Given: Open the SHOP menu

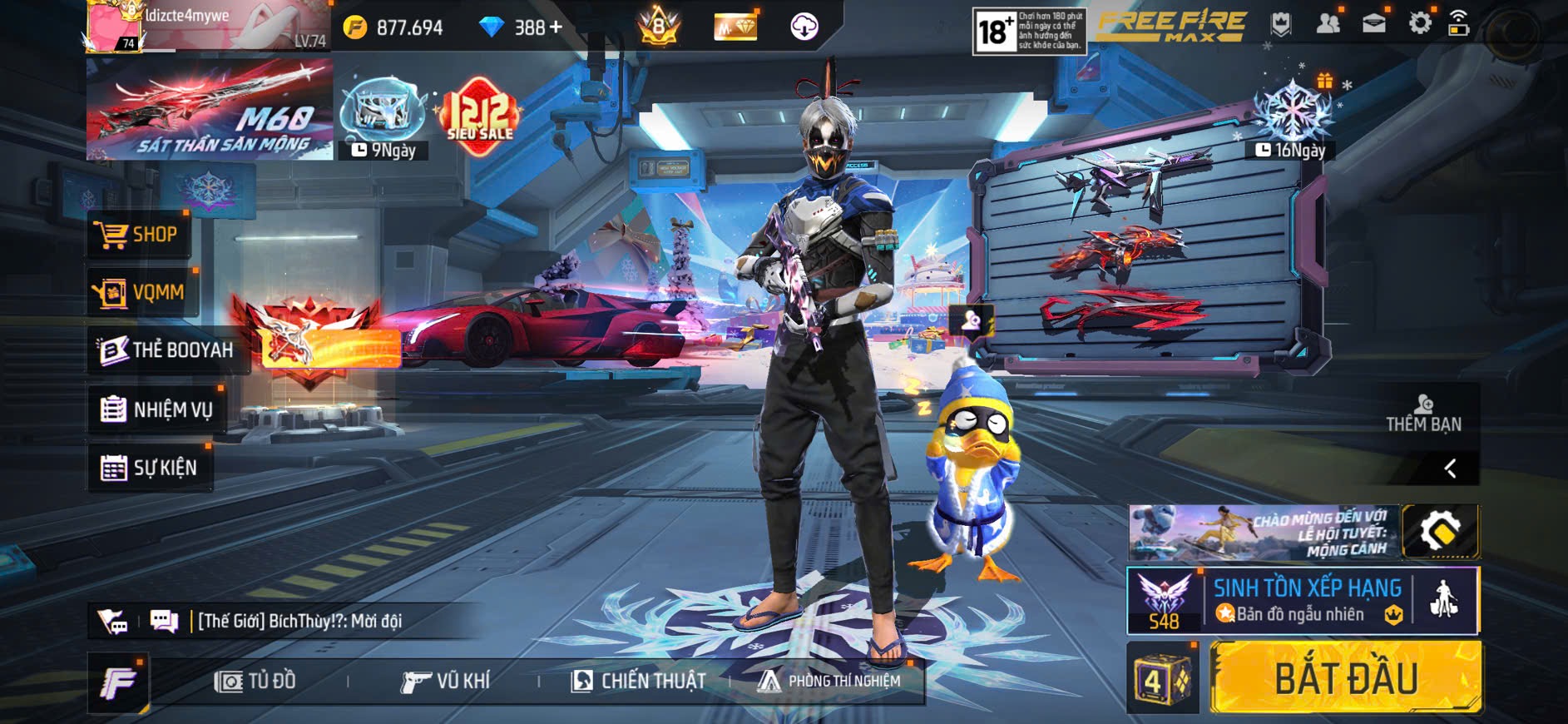Looking at the screenshot, I should click(140, 235).
